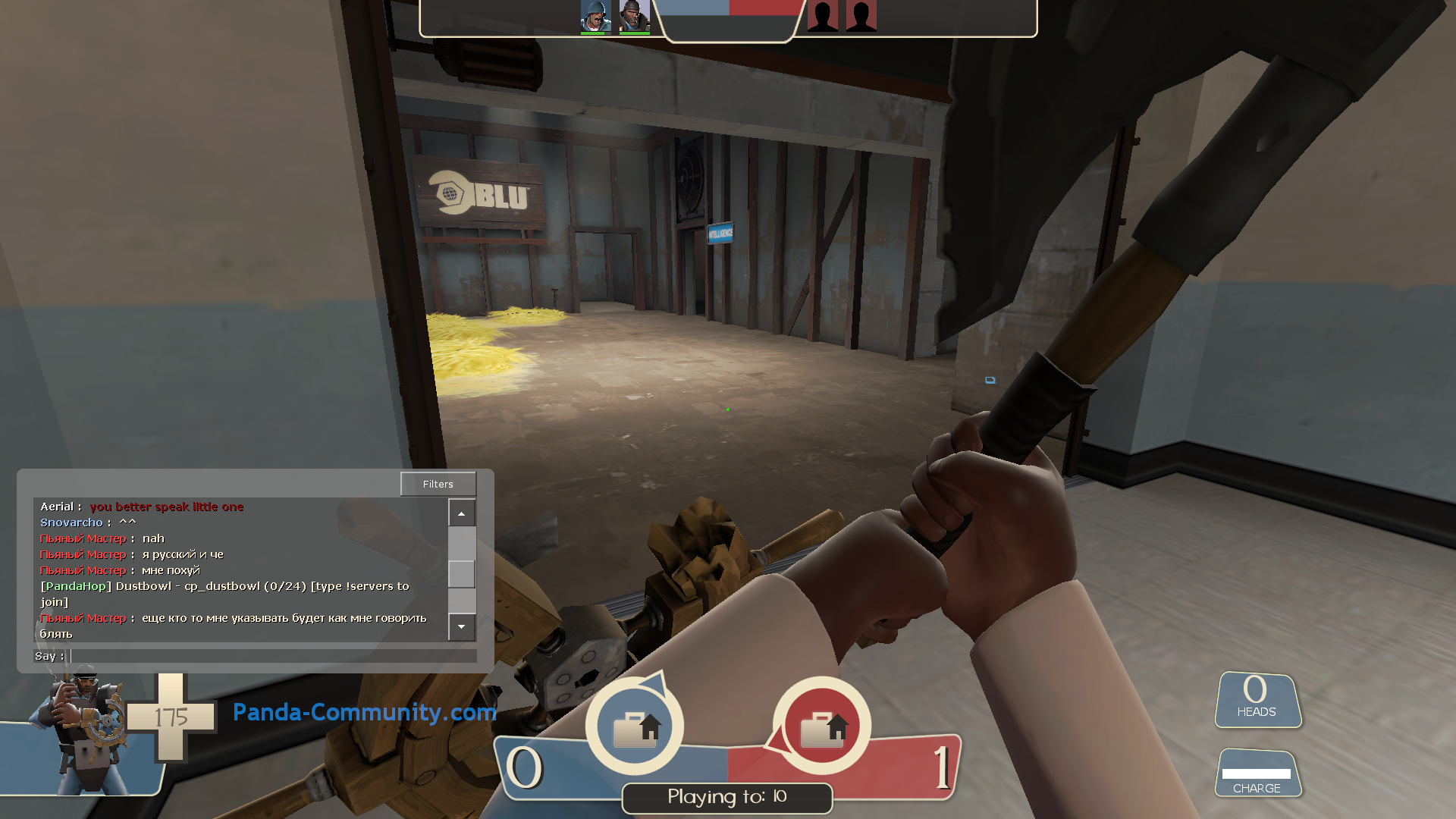Select the PandaHop Dustbowl server message
The image size is (1456, 819).
coord(224,586)
